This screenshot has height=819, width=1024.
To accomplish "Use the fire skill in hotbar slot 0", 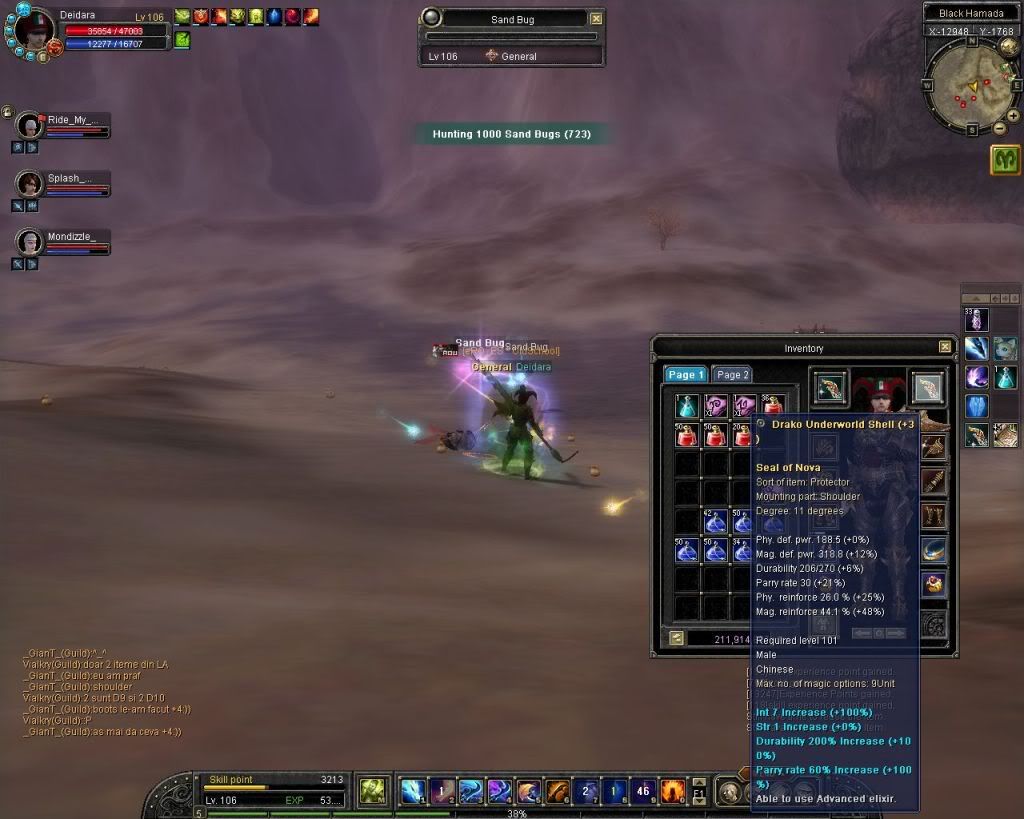I will tap(672, 791).
